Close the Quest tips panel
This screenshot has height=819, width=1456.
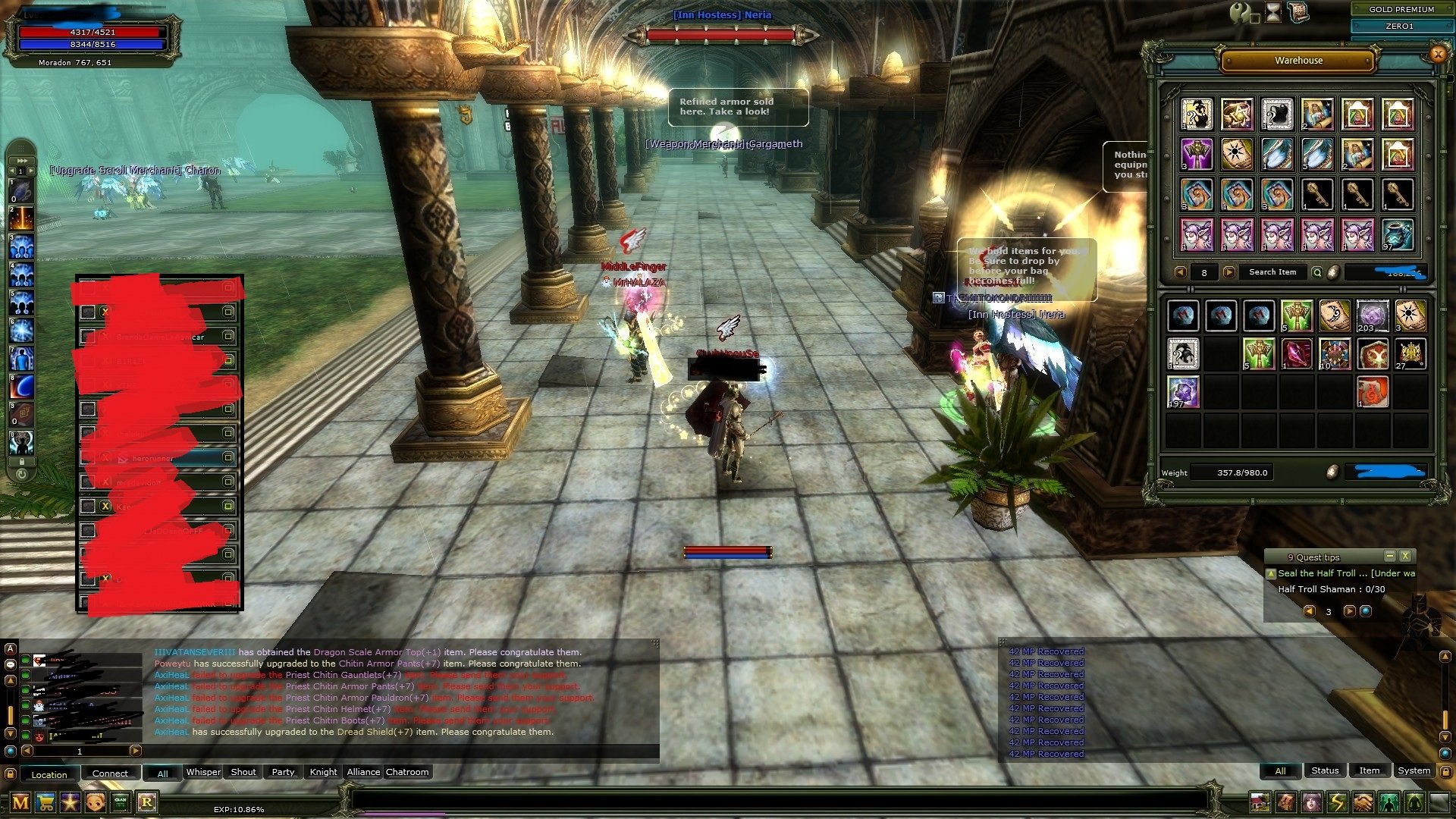1404,556
